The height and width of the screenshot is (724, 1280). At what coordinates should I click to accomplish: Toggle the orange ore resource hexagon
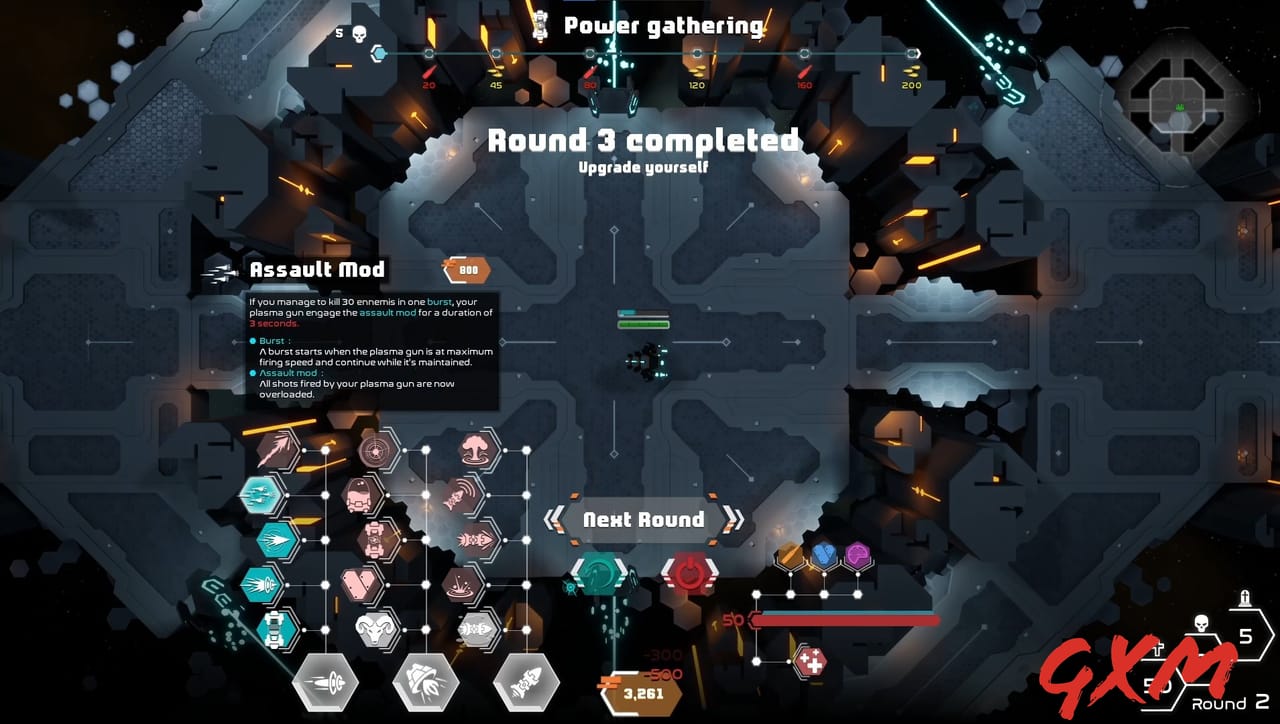point(790,552)
